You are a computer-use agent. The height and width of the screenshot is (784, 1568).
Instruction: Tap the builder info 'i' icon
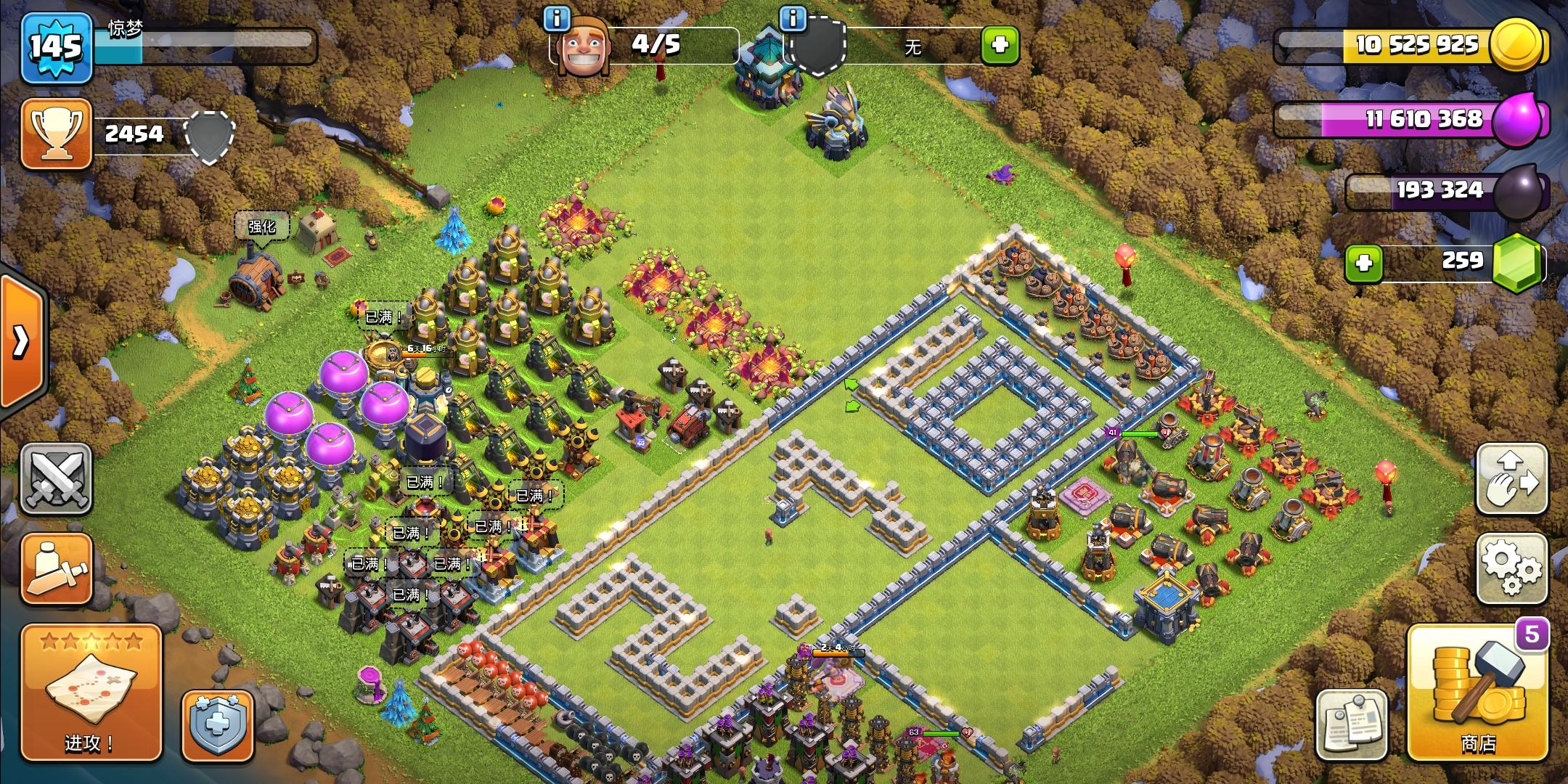558,20
